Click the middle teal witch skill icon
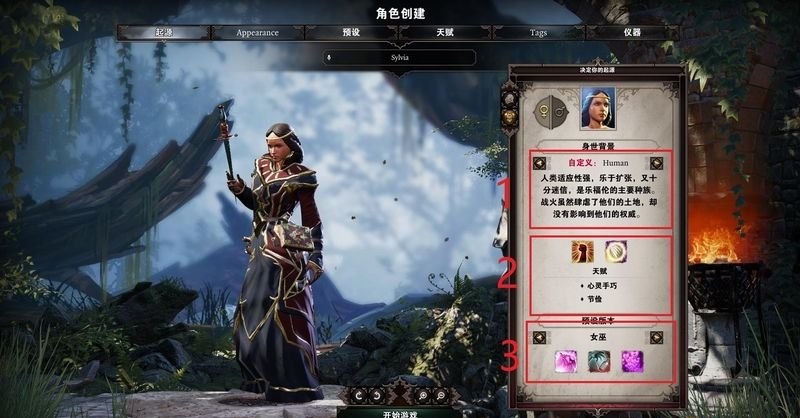The width and height of the screenshot is (800, 418). [x=598, y=359]
